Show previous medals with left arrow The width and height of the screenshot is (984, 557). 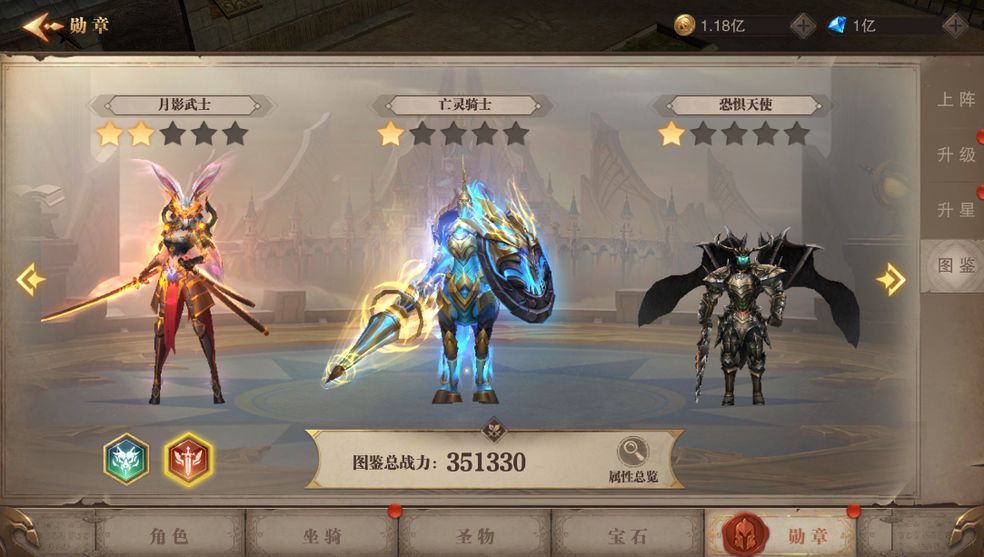click(30, 280)
